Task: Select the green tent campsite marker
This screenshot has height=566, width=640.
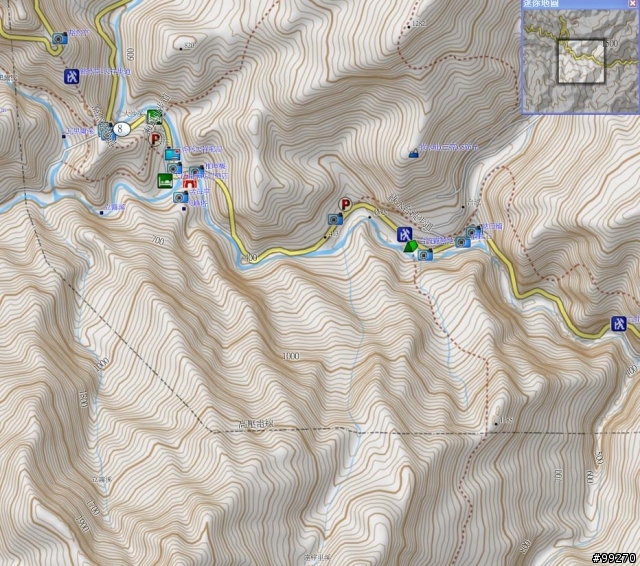Action: pyautogui.click(x=410, y=246)
